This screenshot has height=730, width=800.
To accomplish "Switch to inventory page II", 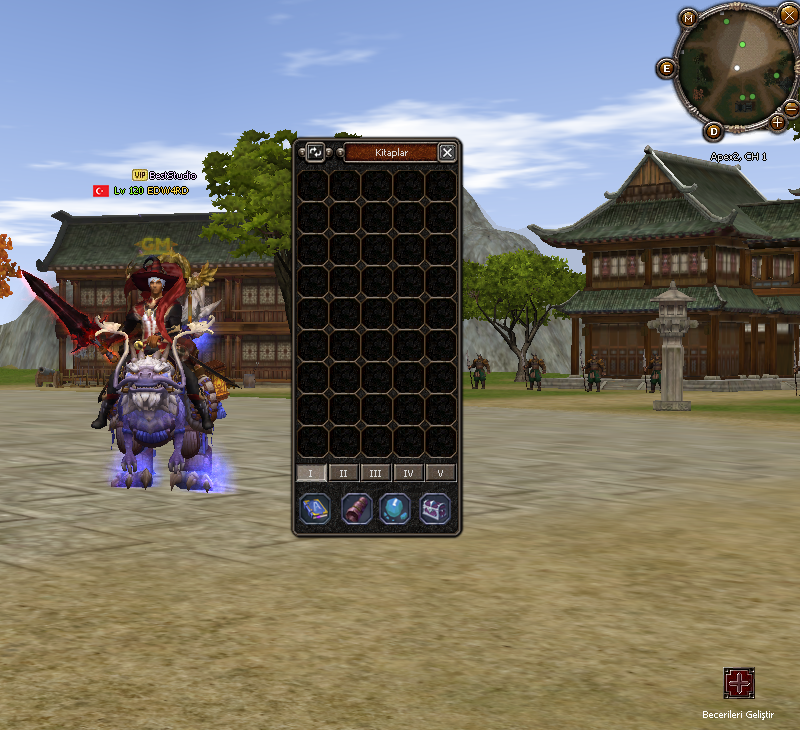I will (344, 473).
